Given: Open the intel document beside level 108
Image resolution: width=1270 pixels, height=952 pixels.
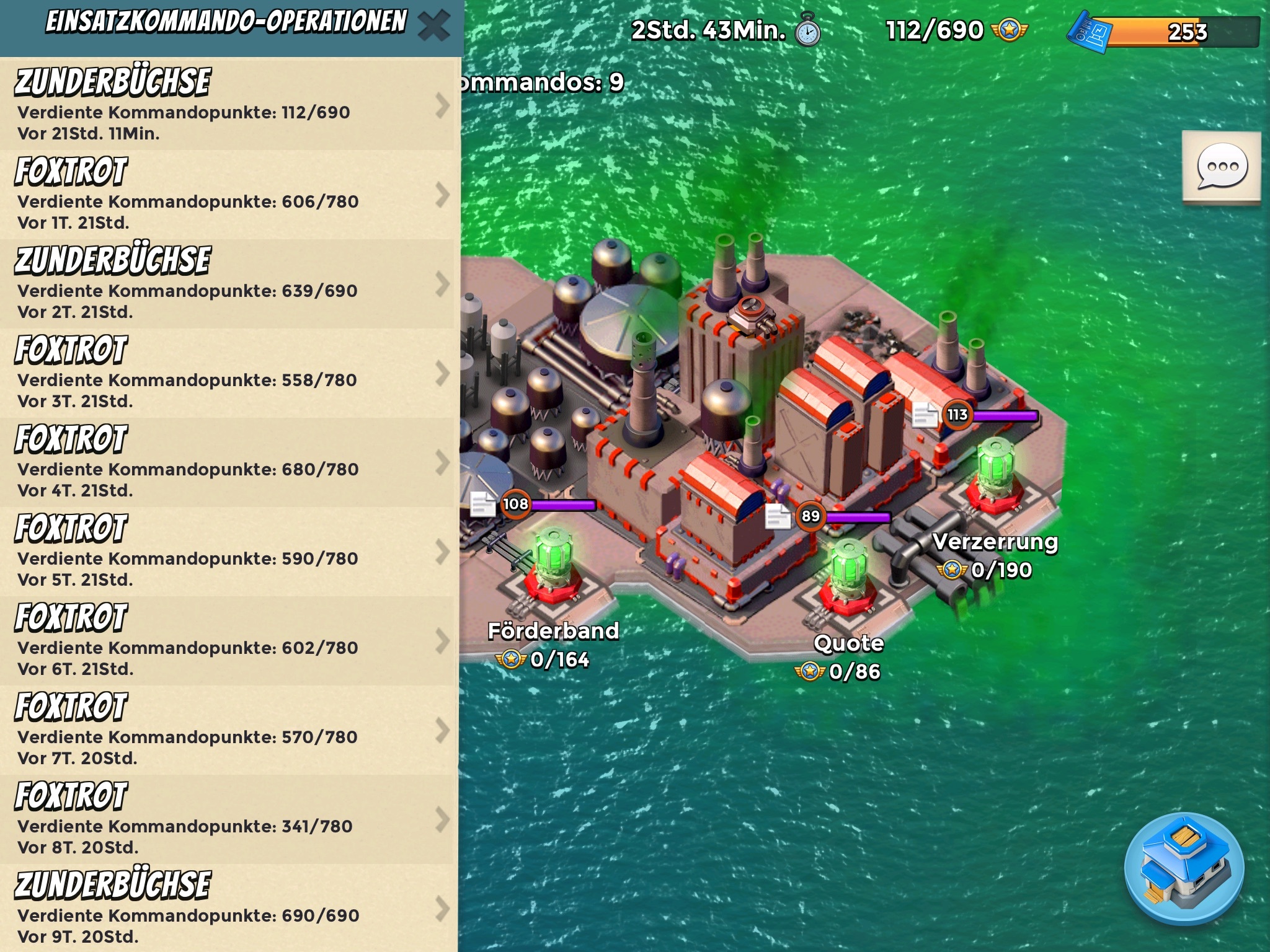Looking at the screenshot, I should point(482,504).
